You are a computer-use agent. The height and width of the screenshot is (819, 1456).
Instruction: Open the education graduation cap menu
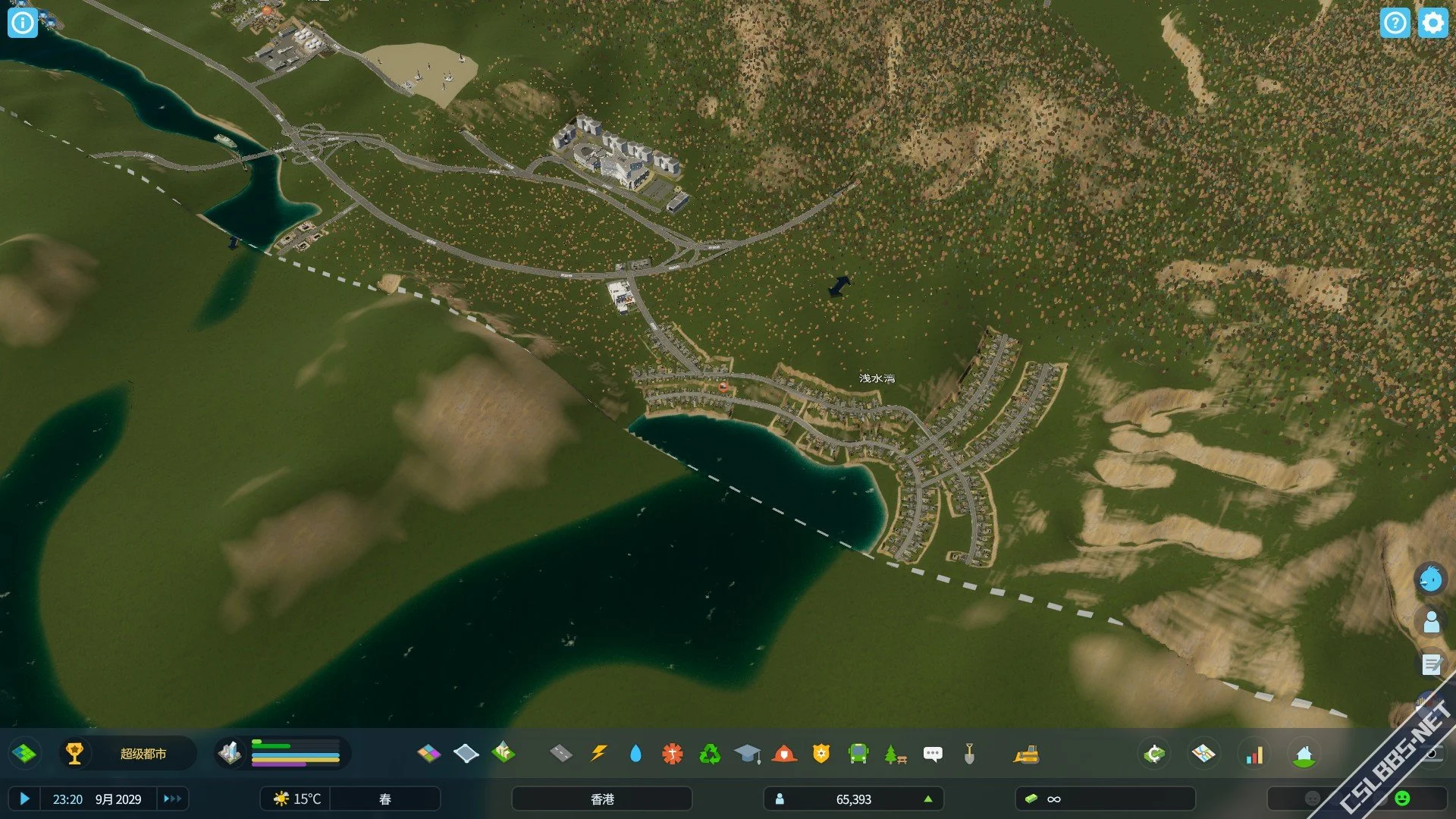pos(747,754)
